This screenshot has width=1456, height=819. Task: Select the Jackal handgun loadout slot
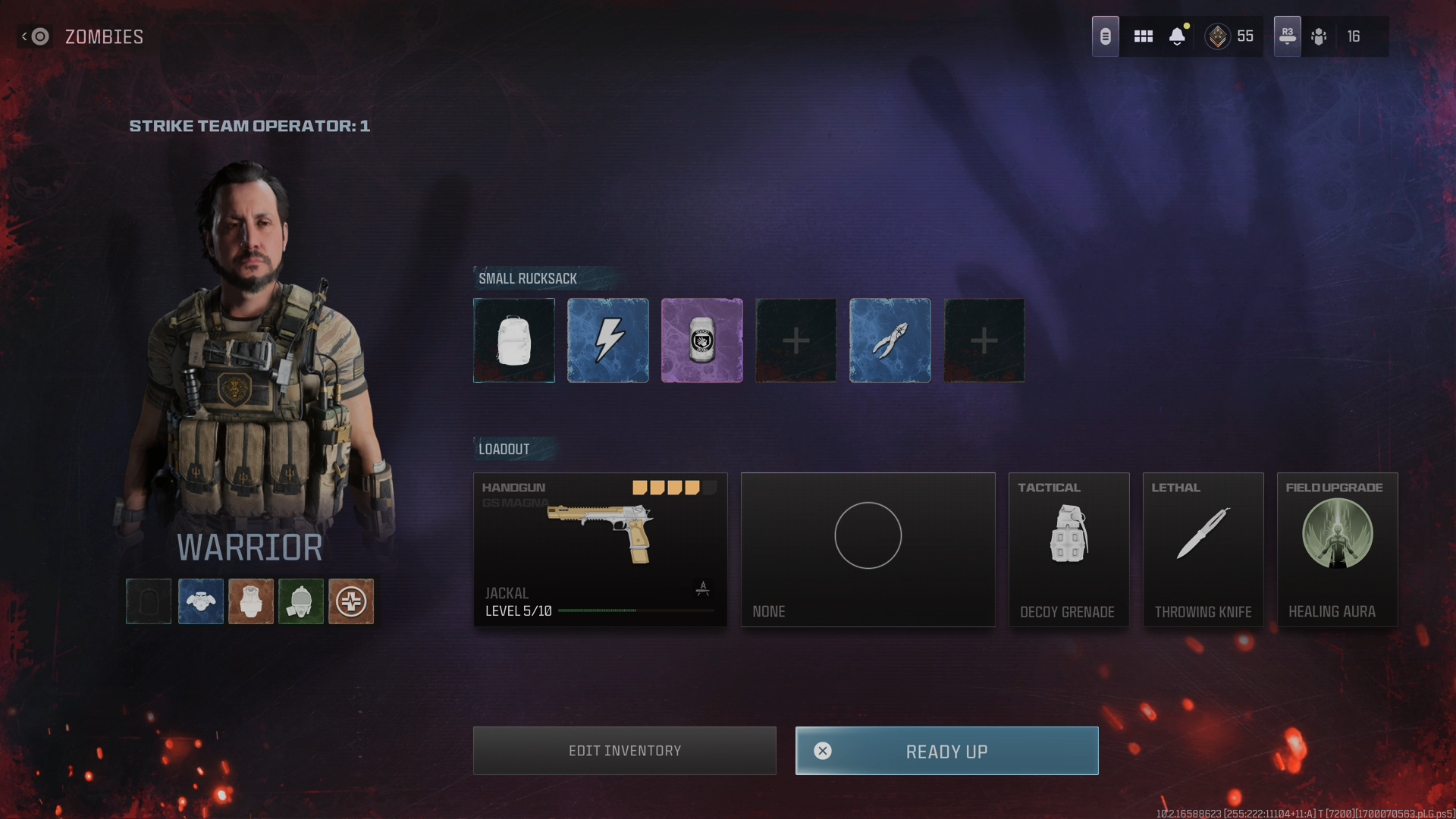(600, 550)
